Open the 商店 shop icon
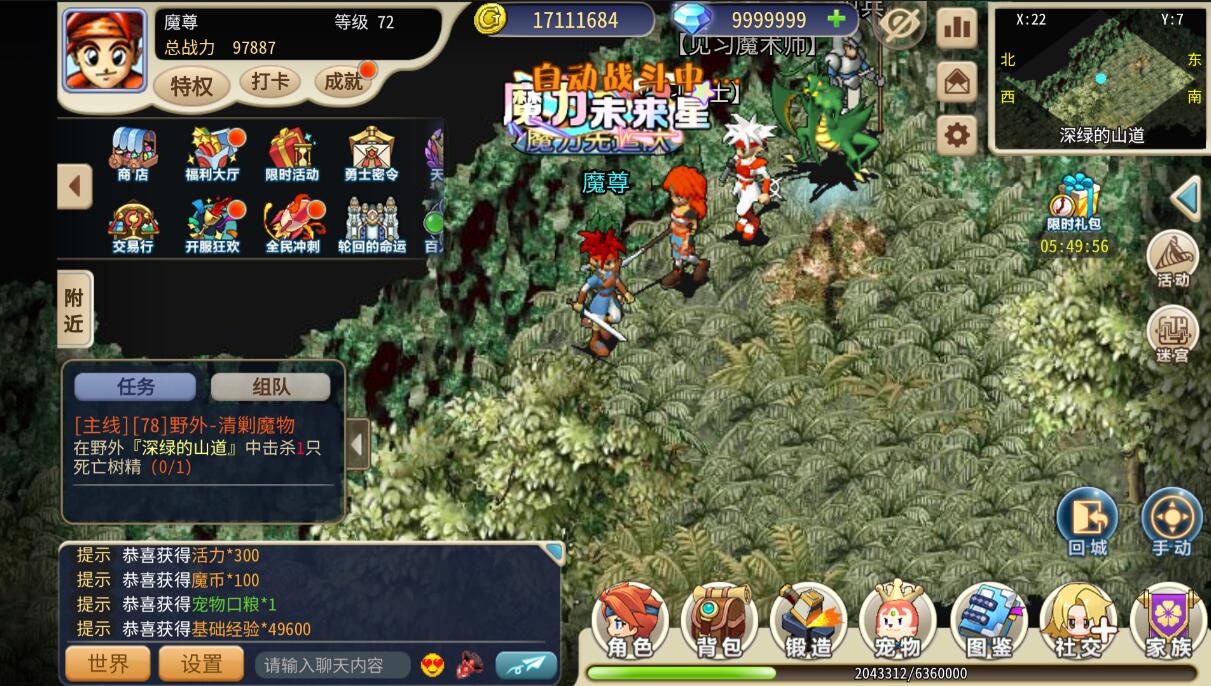Viewport: 1211px width, 686px height. pyautogui.click(x=133, y=153)
